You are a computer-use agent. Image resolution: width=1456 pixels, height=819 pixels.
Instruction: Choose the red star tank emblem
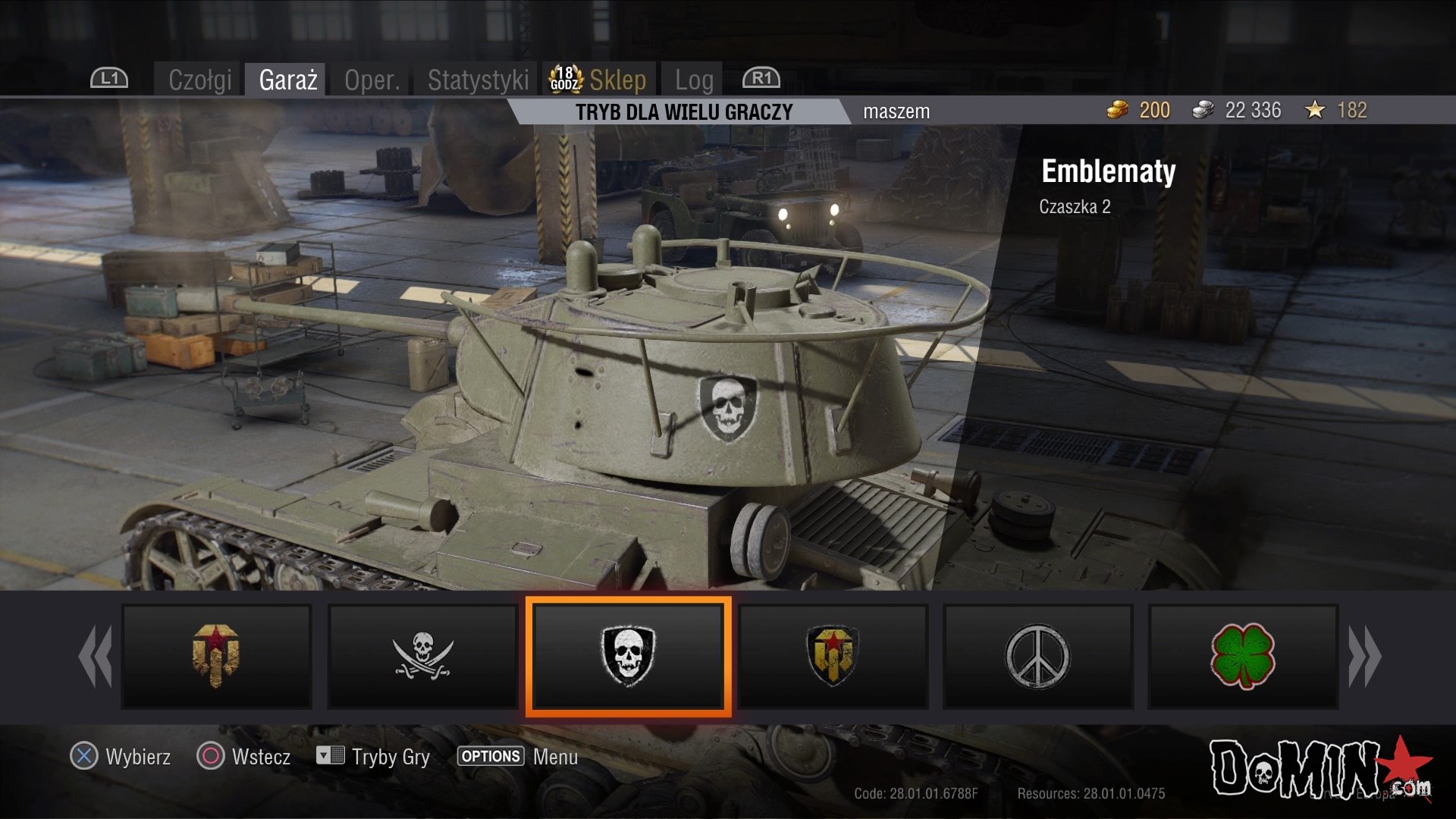pyautogui.click(x=217, y=657)
